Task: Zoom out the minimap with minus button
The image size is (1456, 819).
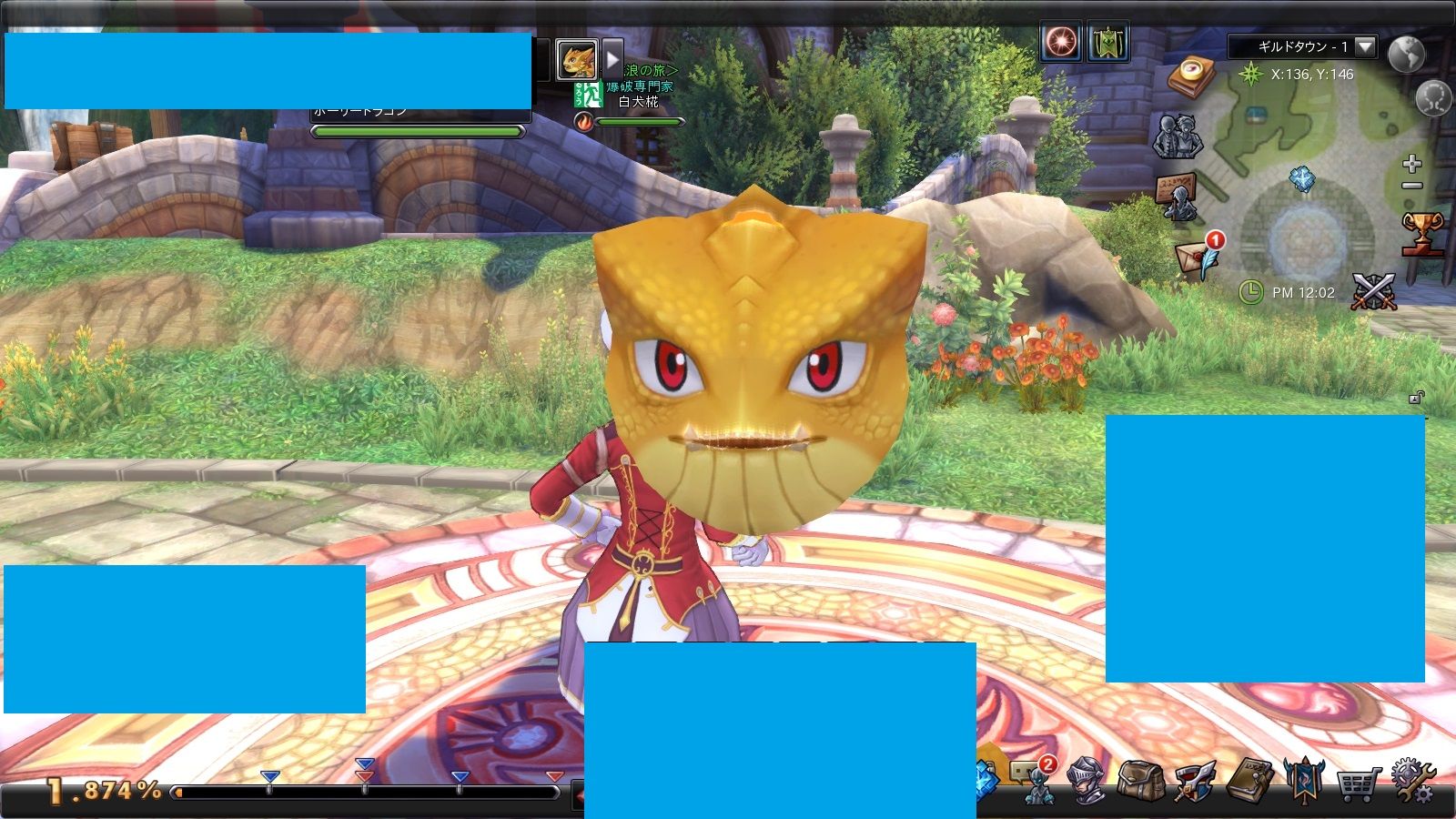Action: pyautogui.click(x=1411, y=186)
